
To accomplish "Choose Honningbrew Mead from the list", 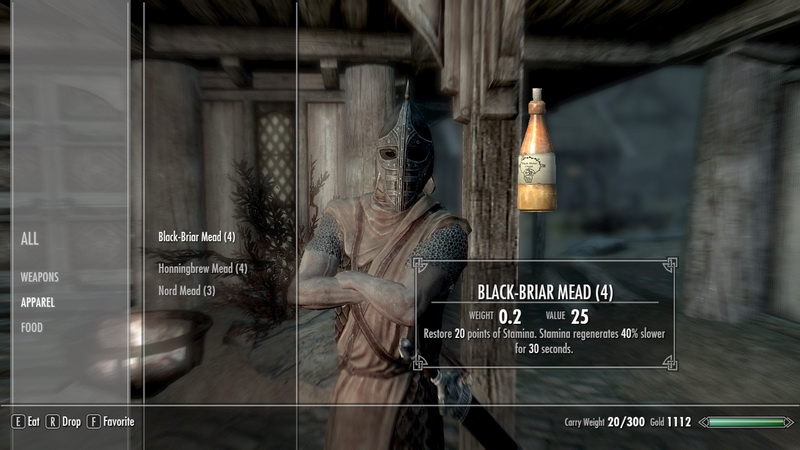I will pyautogui.click(x=202, y=269).
